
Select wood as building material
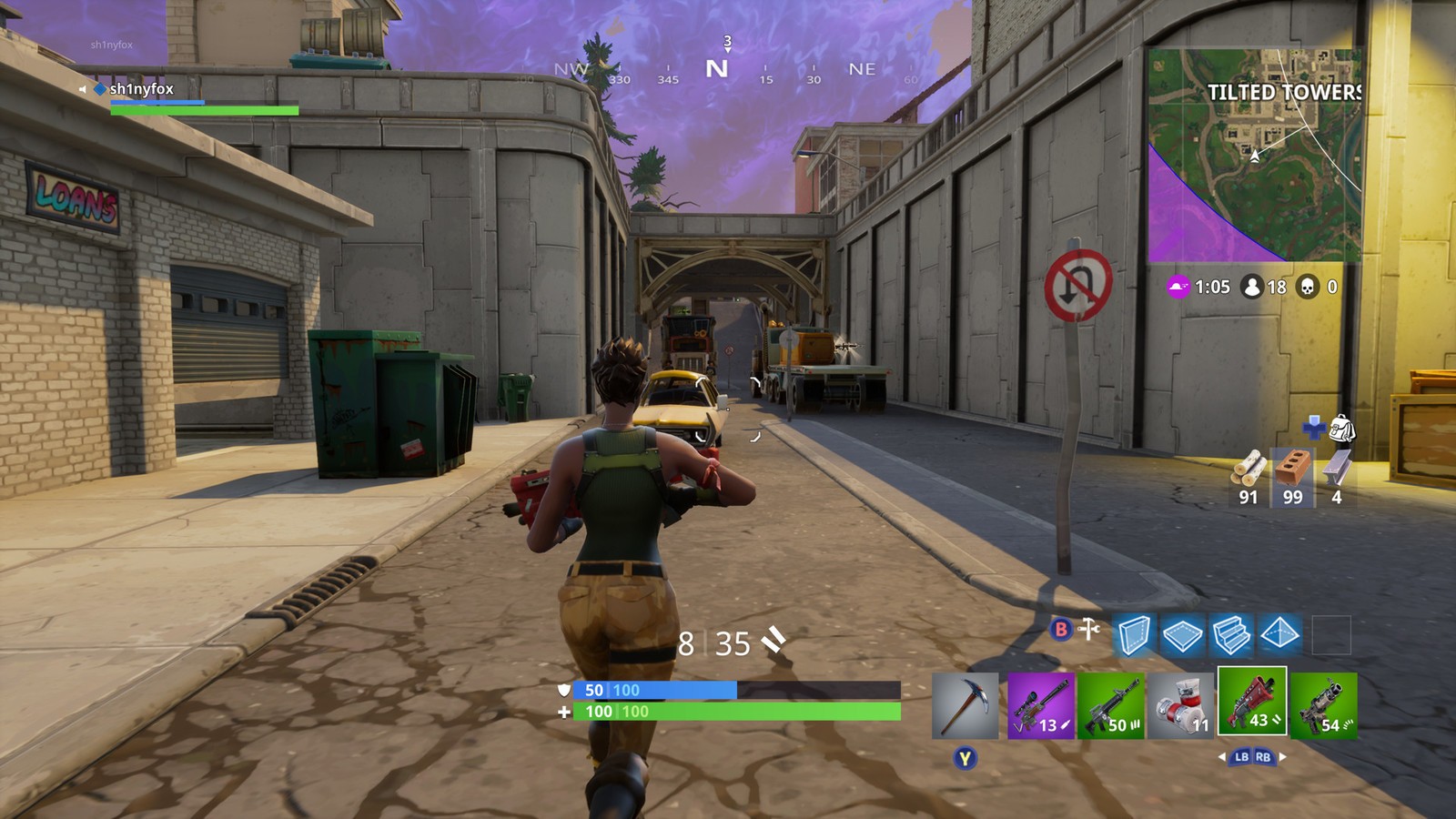(x=1249, y=472)
